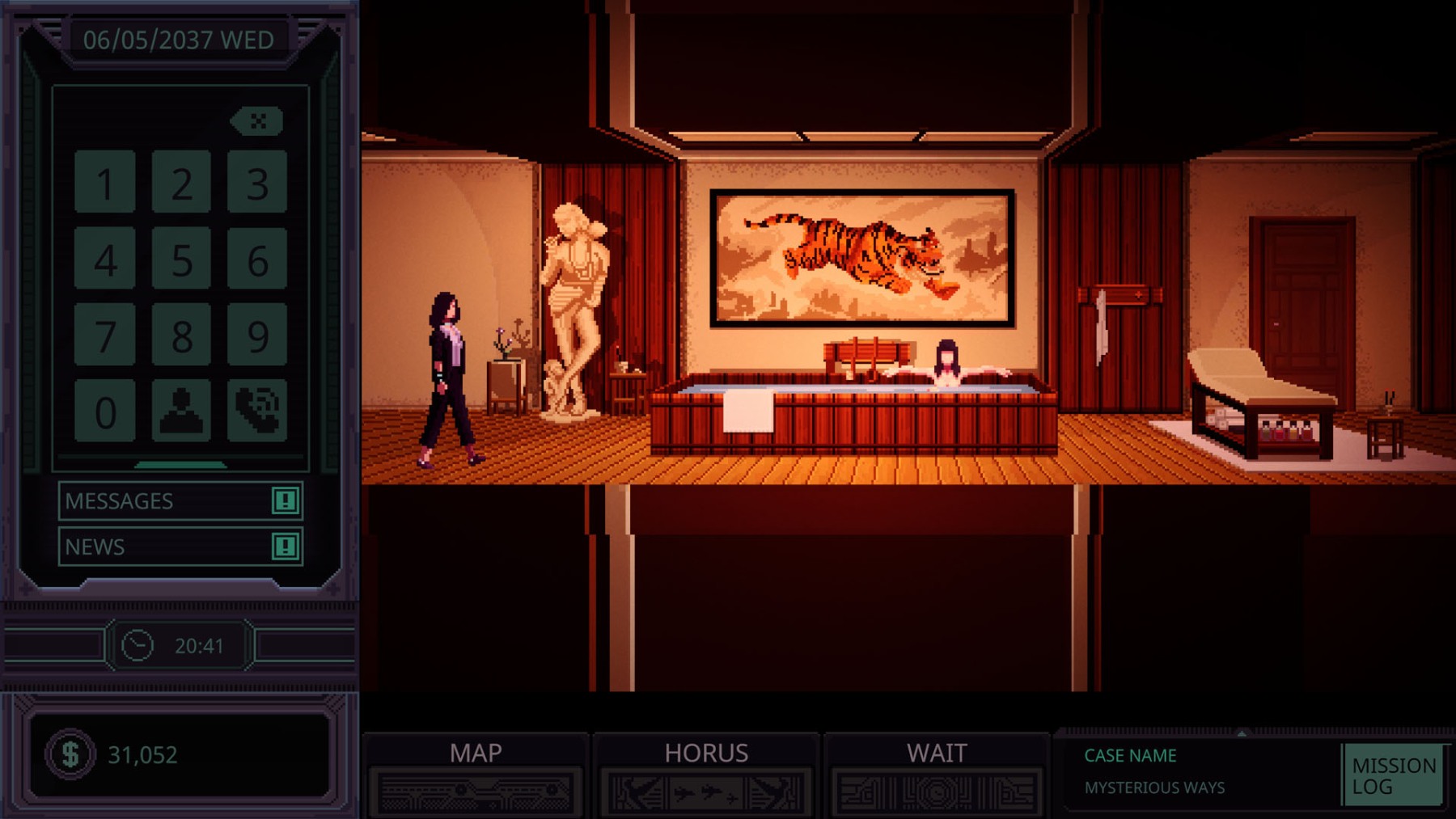Launch the HORUS database

[706, 774]
